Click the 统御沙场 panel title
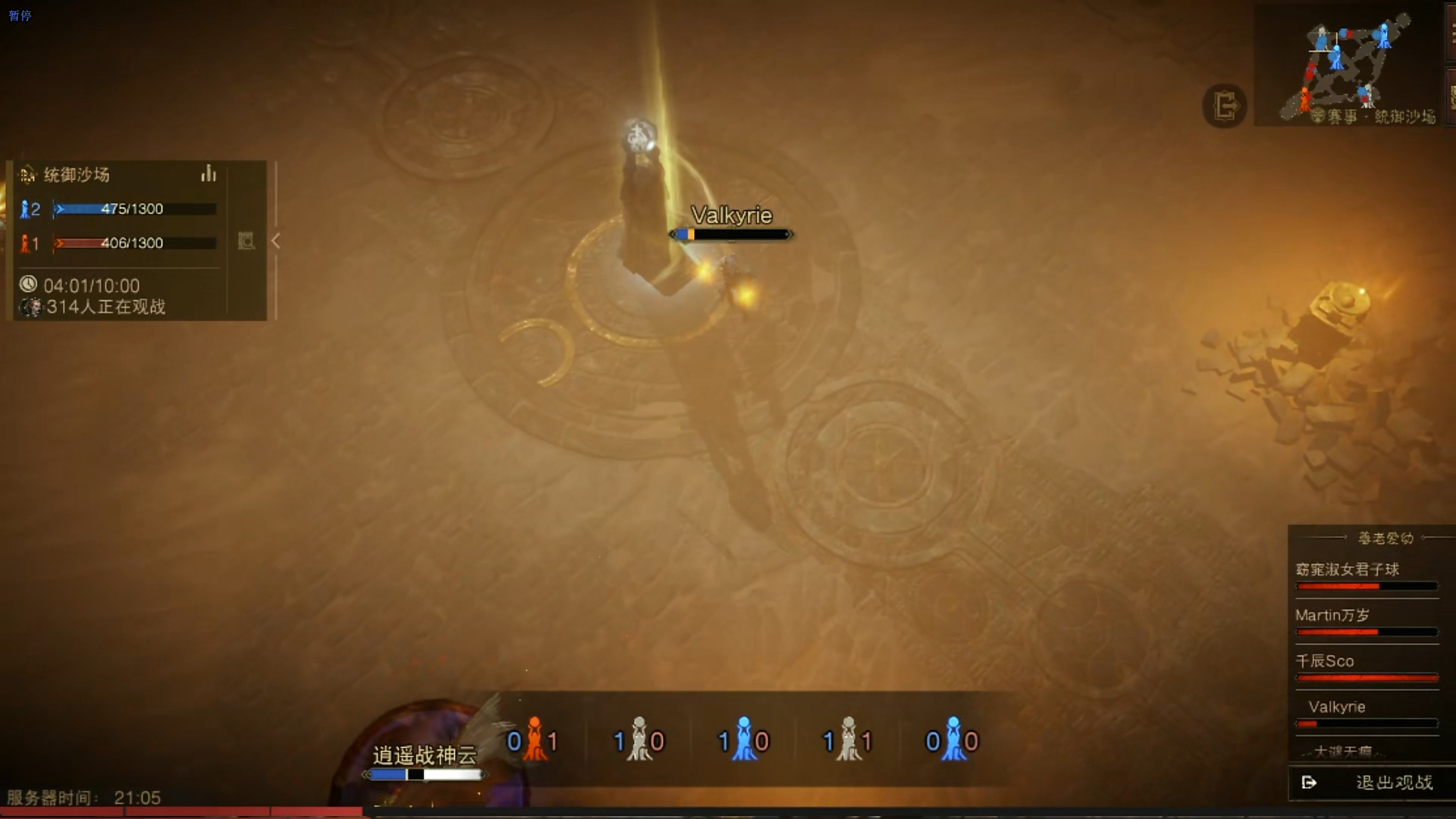Screen dimensions: 1456x819 coord(77,175)
